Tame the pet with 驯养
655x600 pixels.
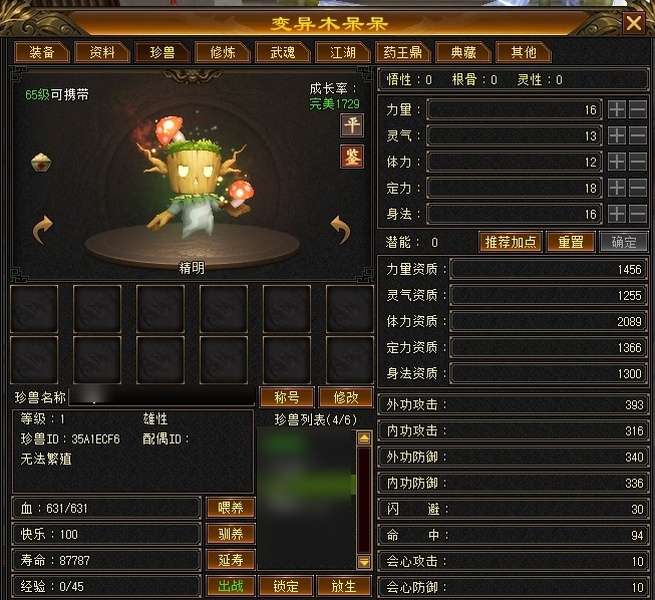[231, 534]
